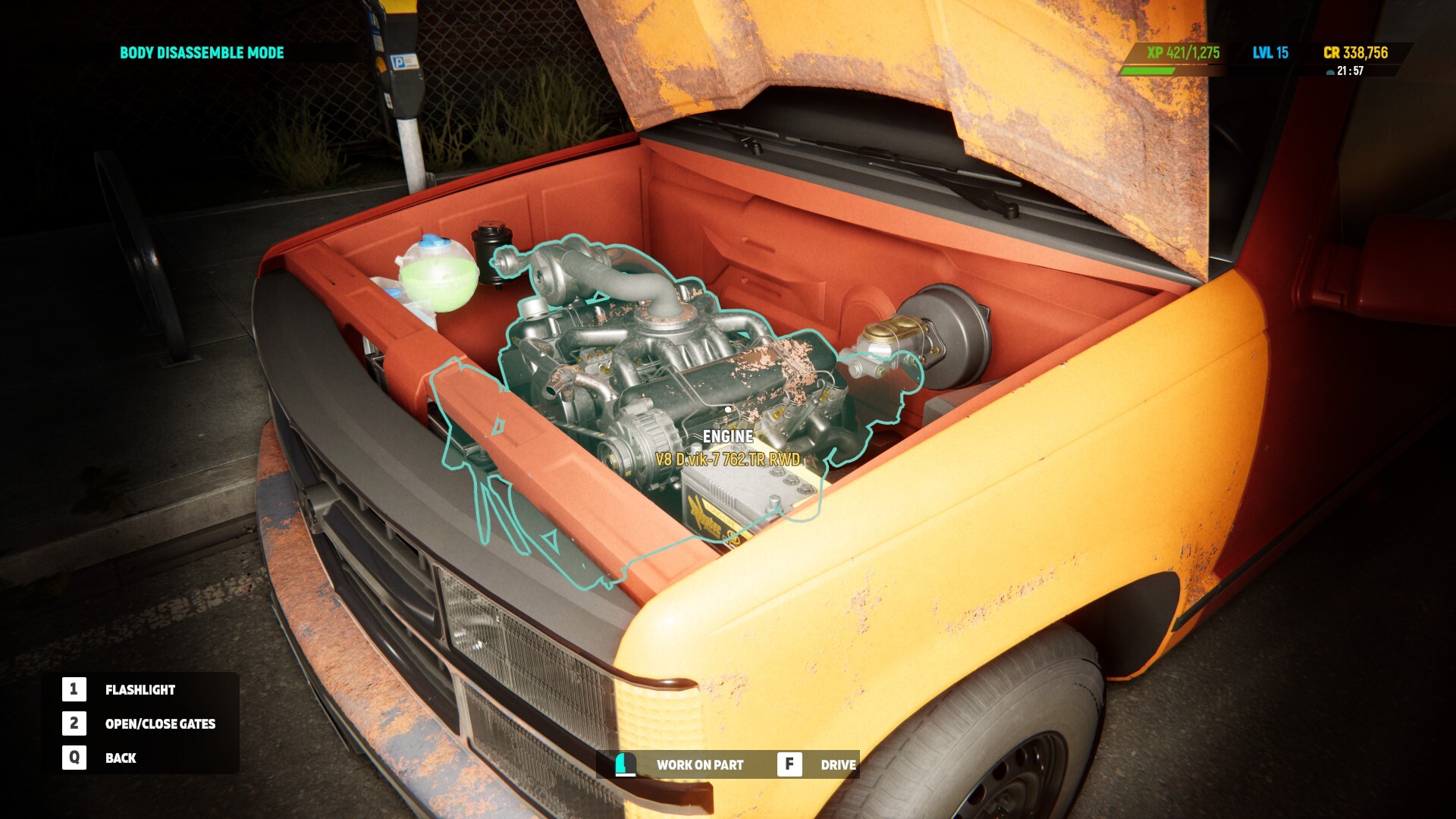Click the Q key icon labeled Back

pyautogui.click(x=73, y=758)
